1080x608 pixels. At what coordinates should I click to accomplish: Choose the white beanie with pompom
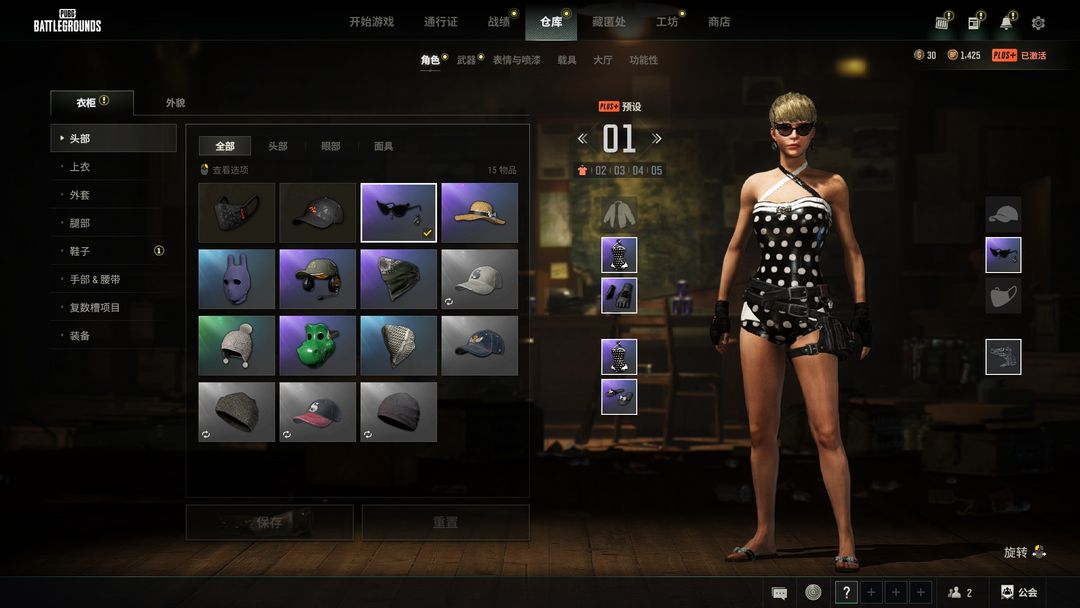tap(236, 345)
